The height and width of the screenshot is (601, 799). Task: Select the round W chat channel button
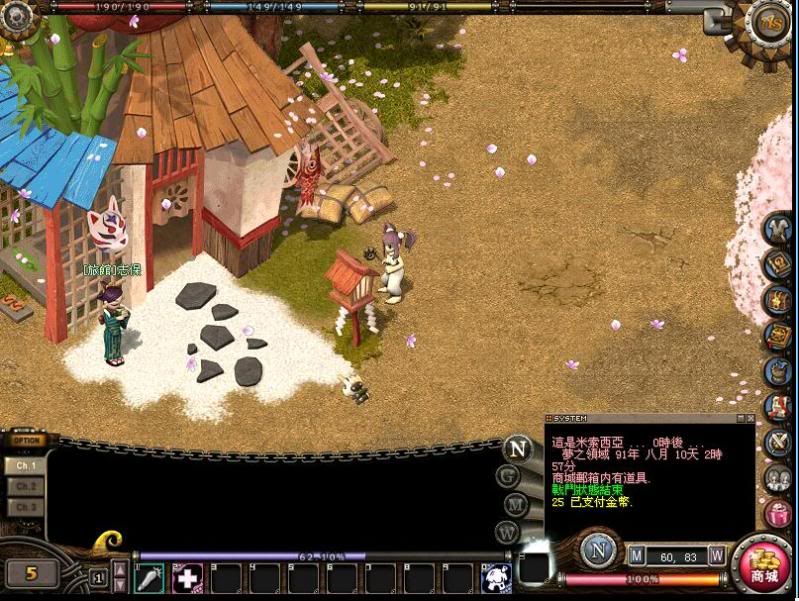coord(509,532)
